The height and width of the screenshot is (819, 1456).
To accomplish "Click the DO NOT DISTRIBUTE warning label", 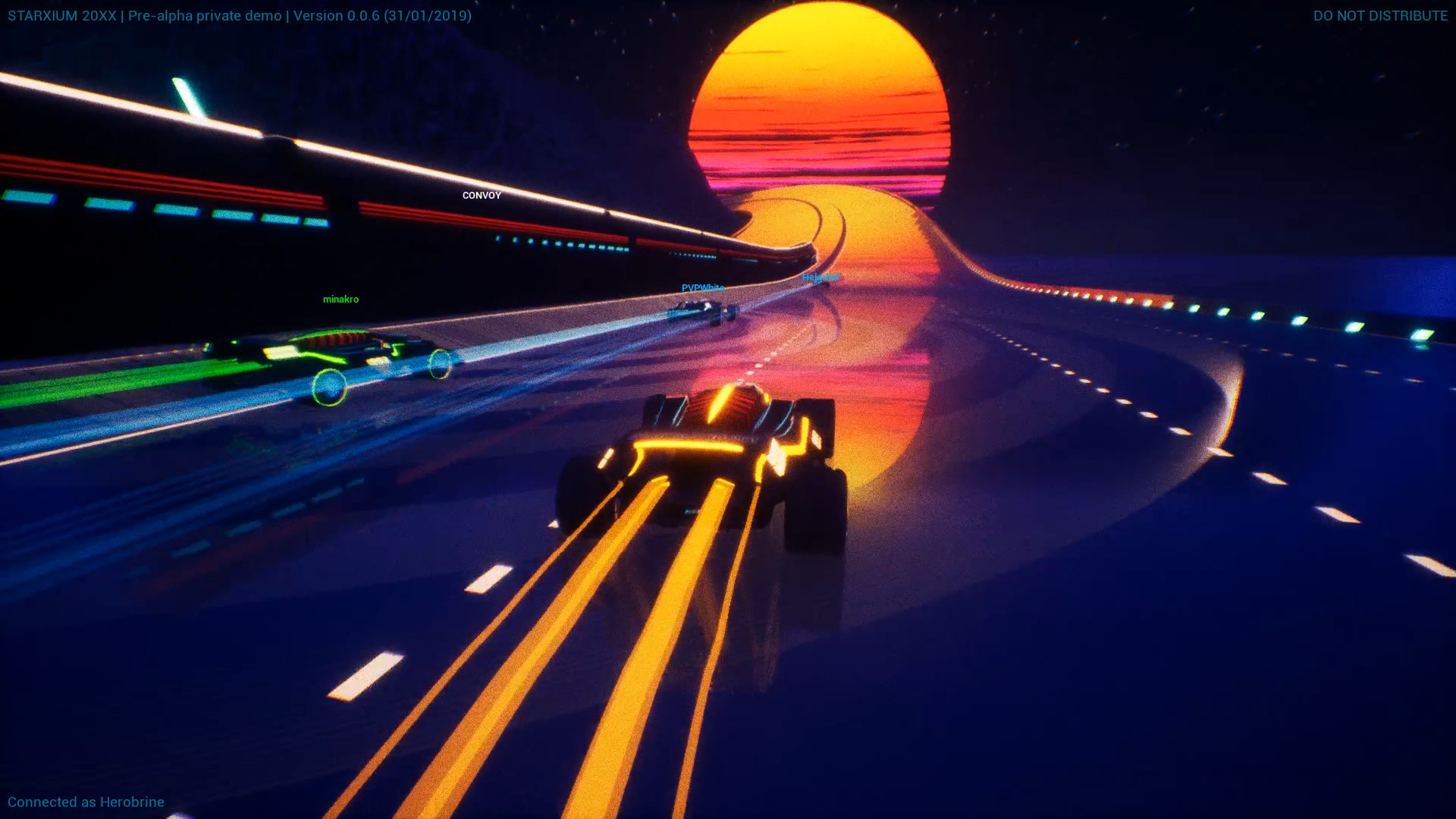I will 1382,15.
